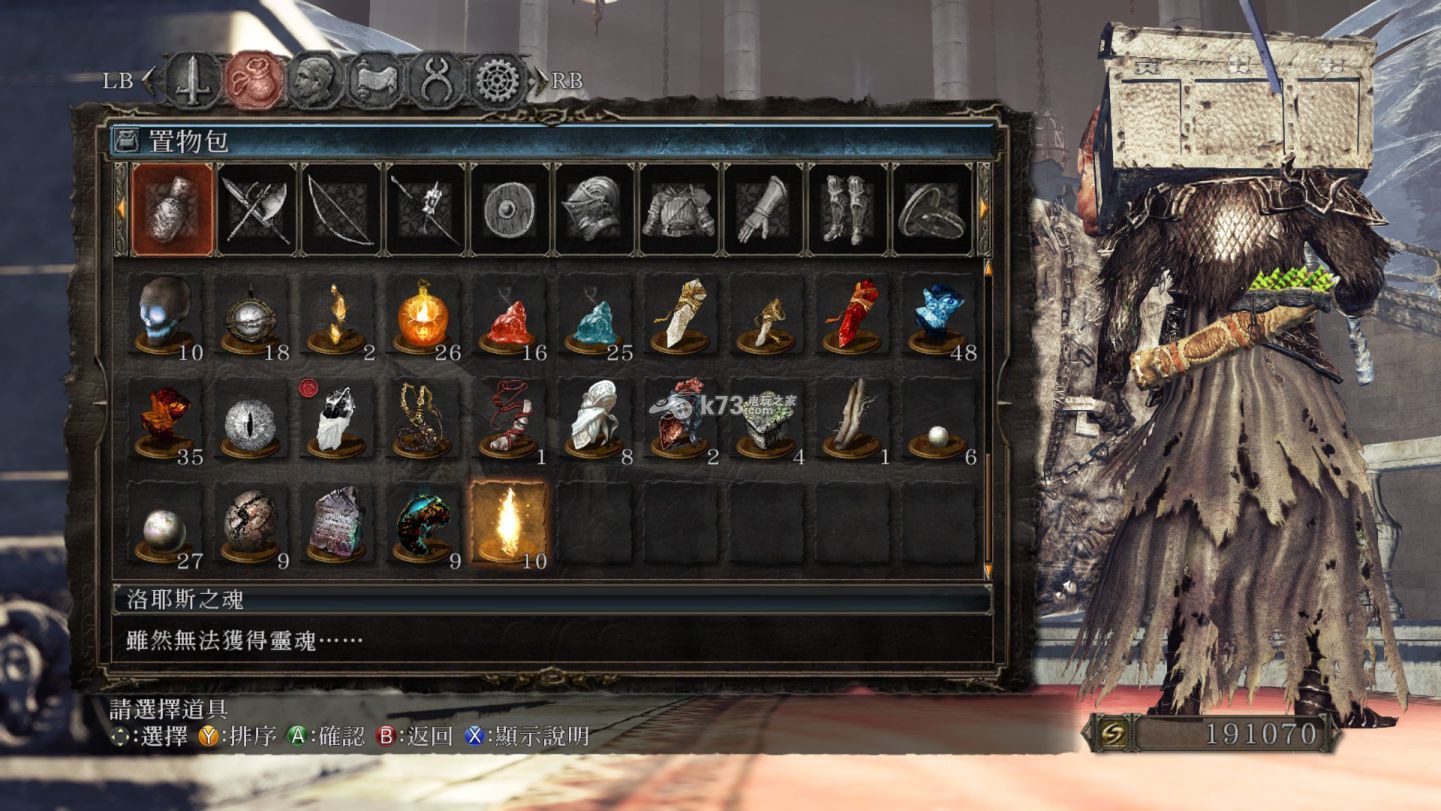The height and width of the screenshot is (811, 1441).
Task: Choose the crossed weapons category
Action: coord(257,209)
